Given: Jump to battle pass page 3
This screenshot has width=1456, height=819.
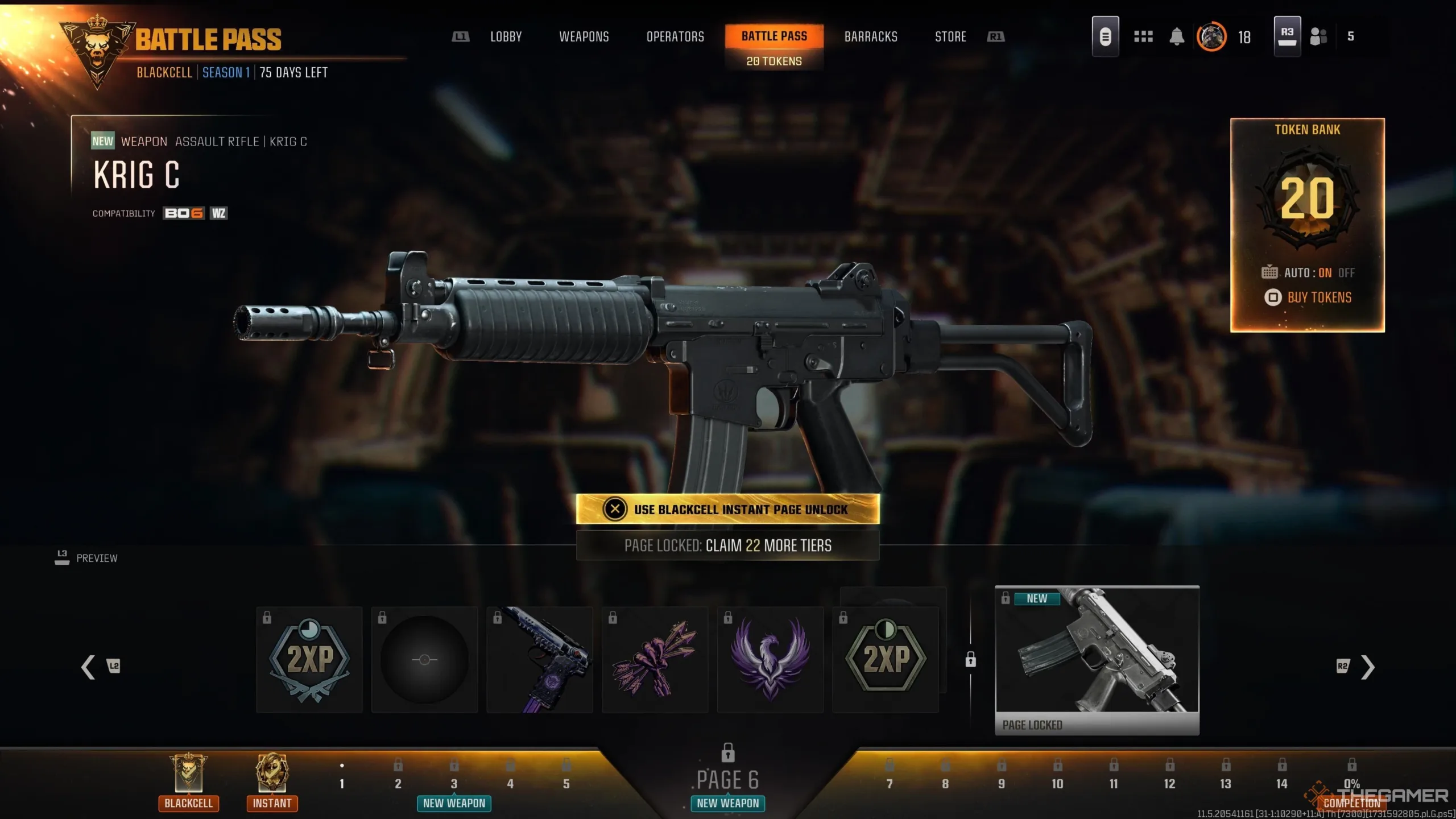Looking at the screenshot, I should point(454,783).
